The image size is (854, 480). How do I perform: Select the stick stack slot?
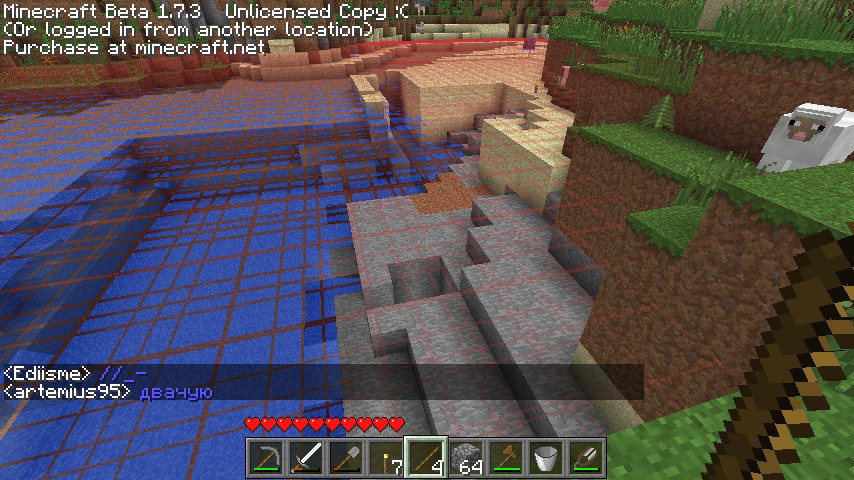point(425,458)
